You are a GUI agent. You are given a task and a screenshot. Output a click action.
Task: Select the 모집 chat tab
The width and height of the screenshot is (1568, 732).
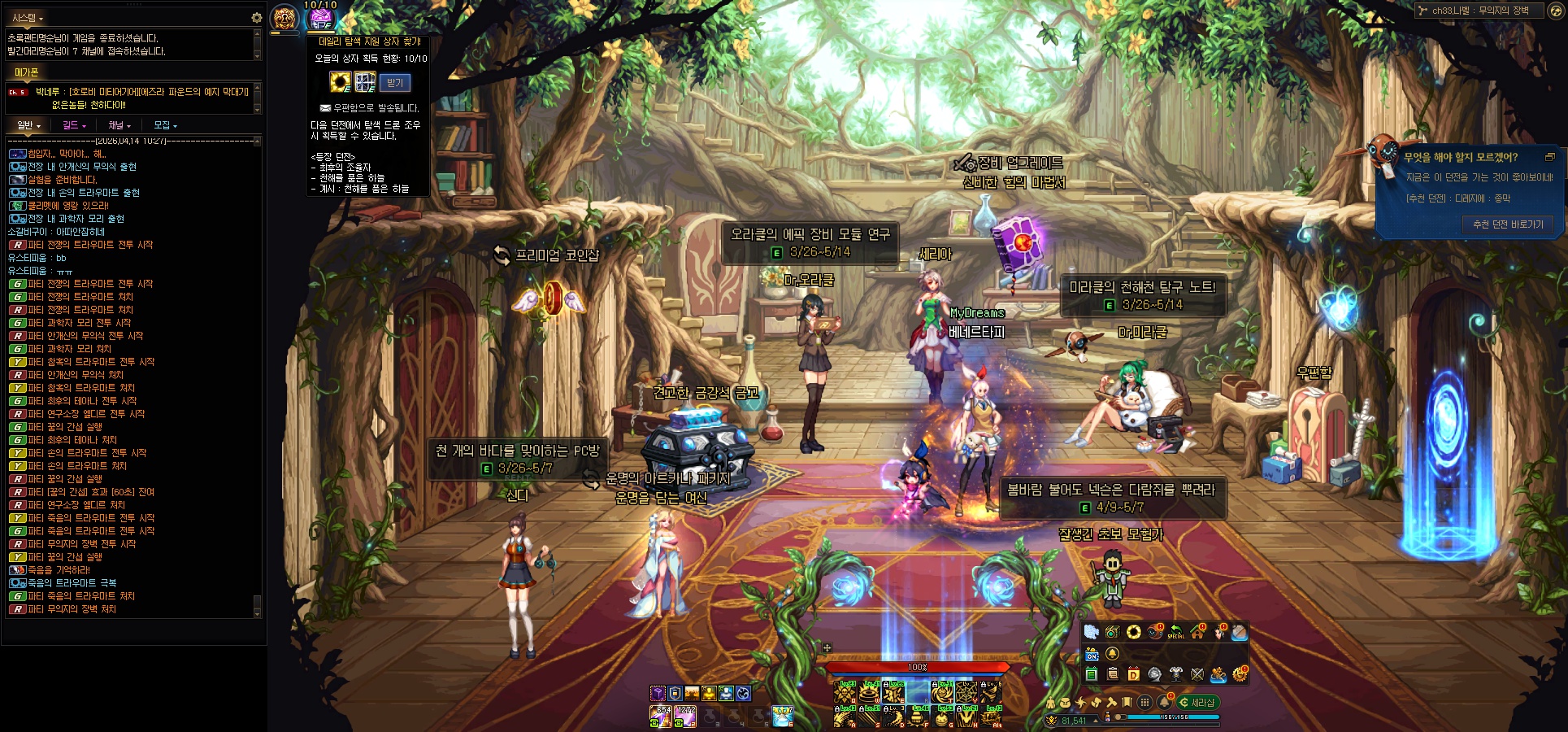[165, 125]
